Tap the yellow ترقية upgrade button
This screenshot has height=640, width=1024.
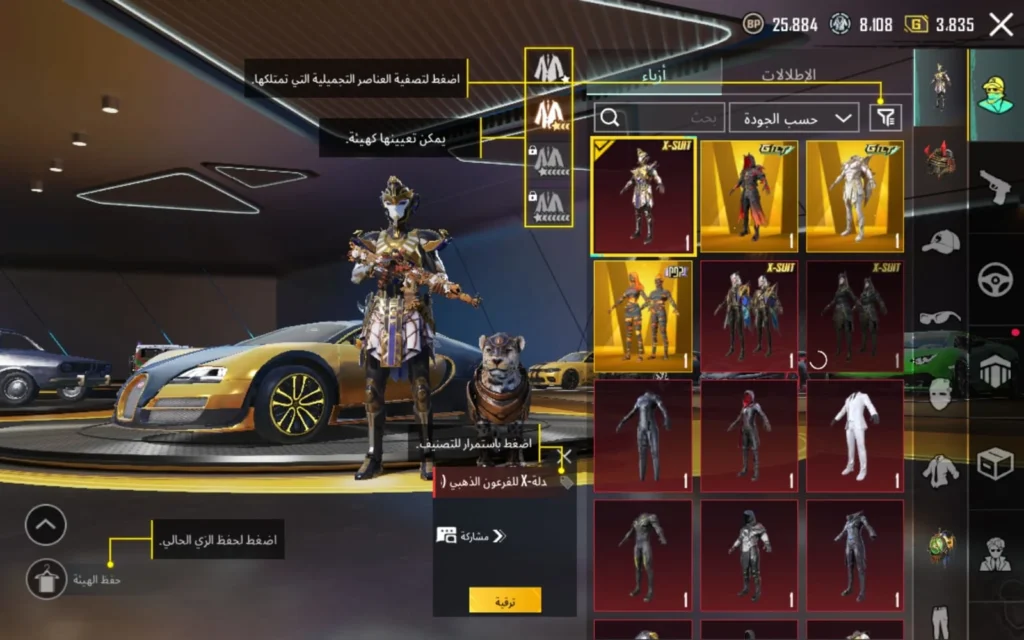coord(505,599)
